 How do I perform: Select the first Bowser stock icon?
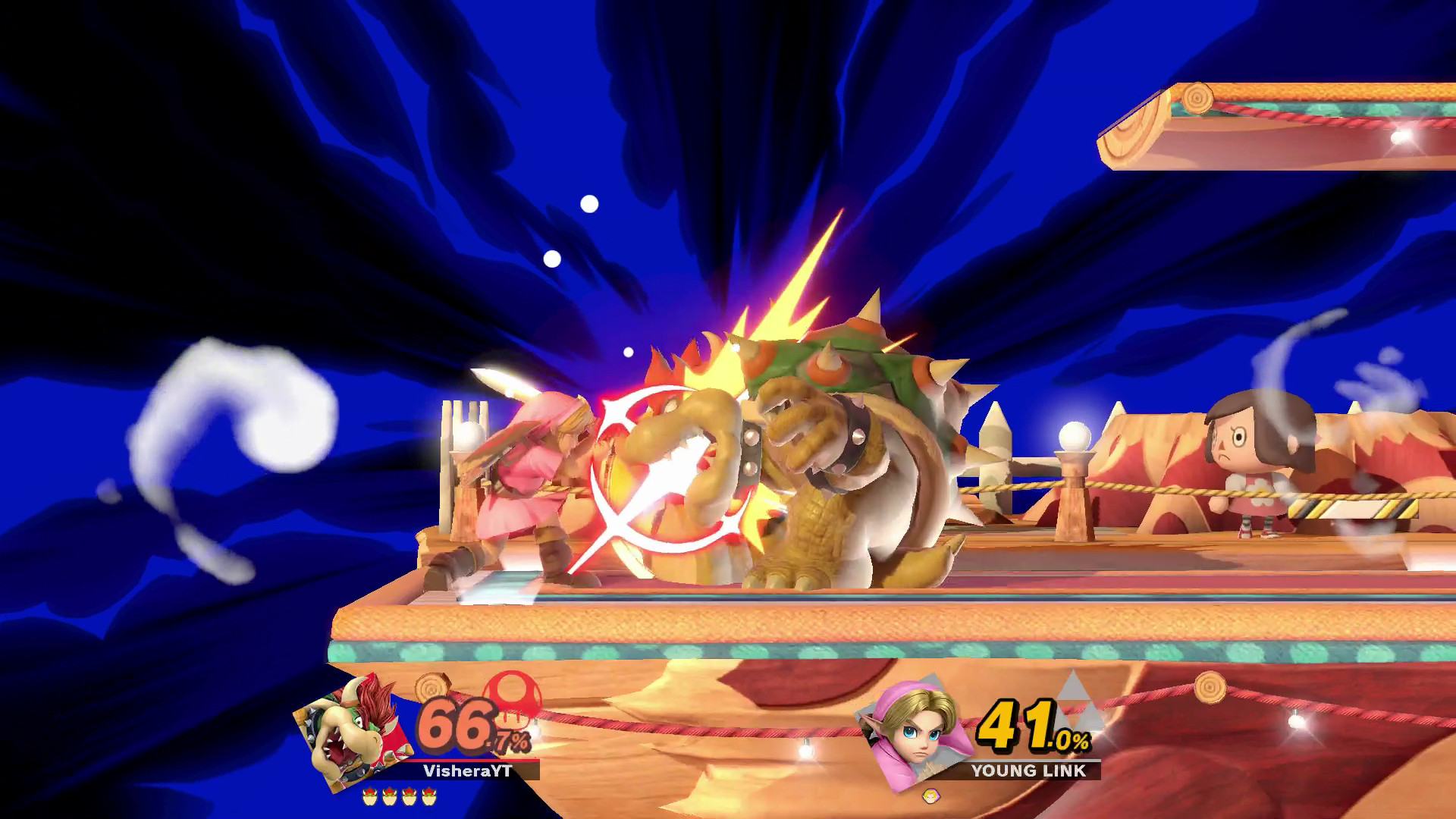370,796
